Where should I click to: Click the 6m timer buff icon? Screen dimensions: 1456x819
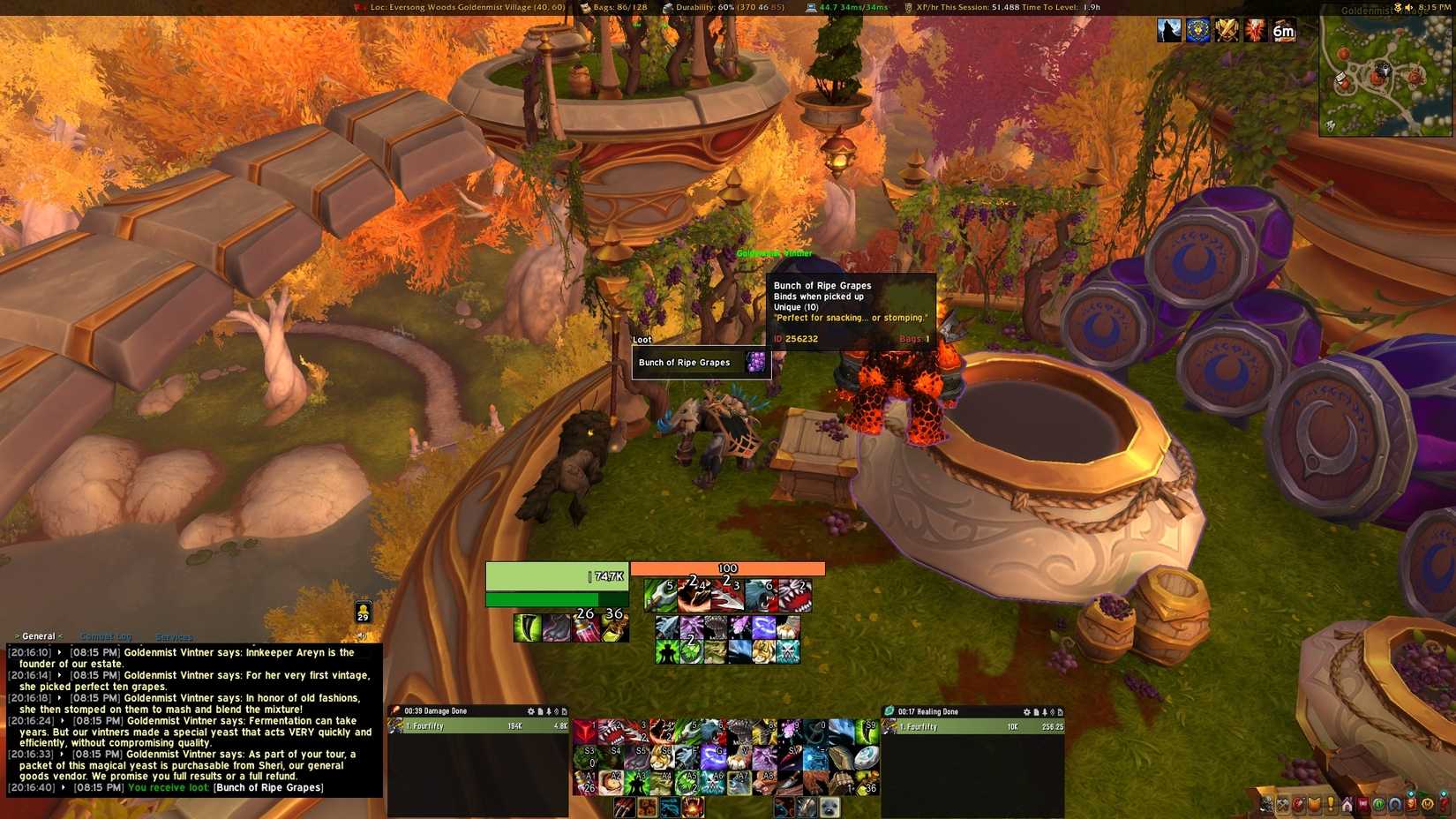[1284, 31]
